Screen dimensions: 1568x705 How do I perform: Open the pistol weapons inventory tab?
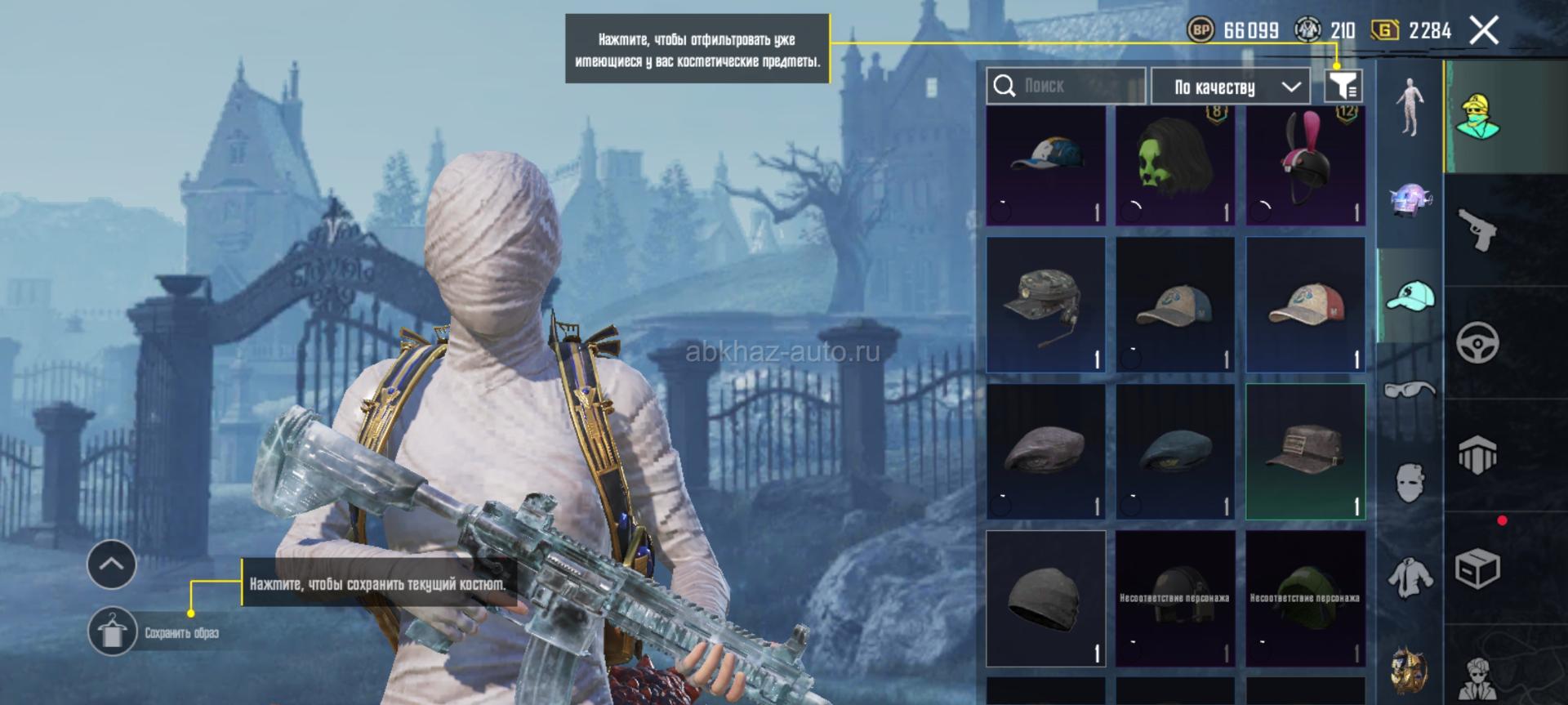[1477, 230]
